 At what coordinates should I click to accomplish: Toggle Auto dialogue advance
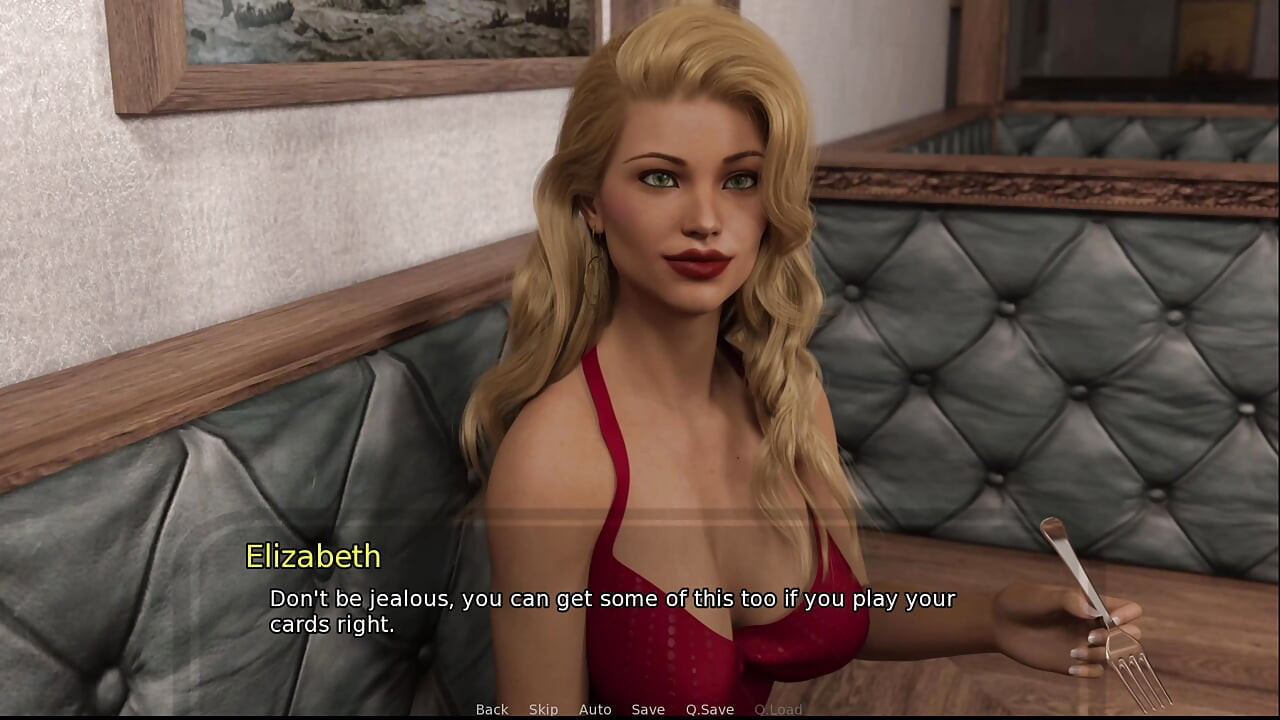click(x=595, y=709)
